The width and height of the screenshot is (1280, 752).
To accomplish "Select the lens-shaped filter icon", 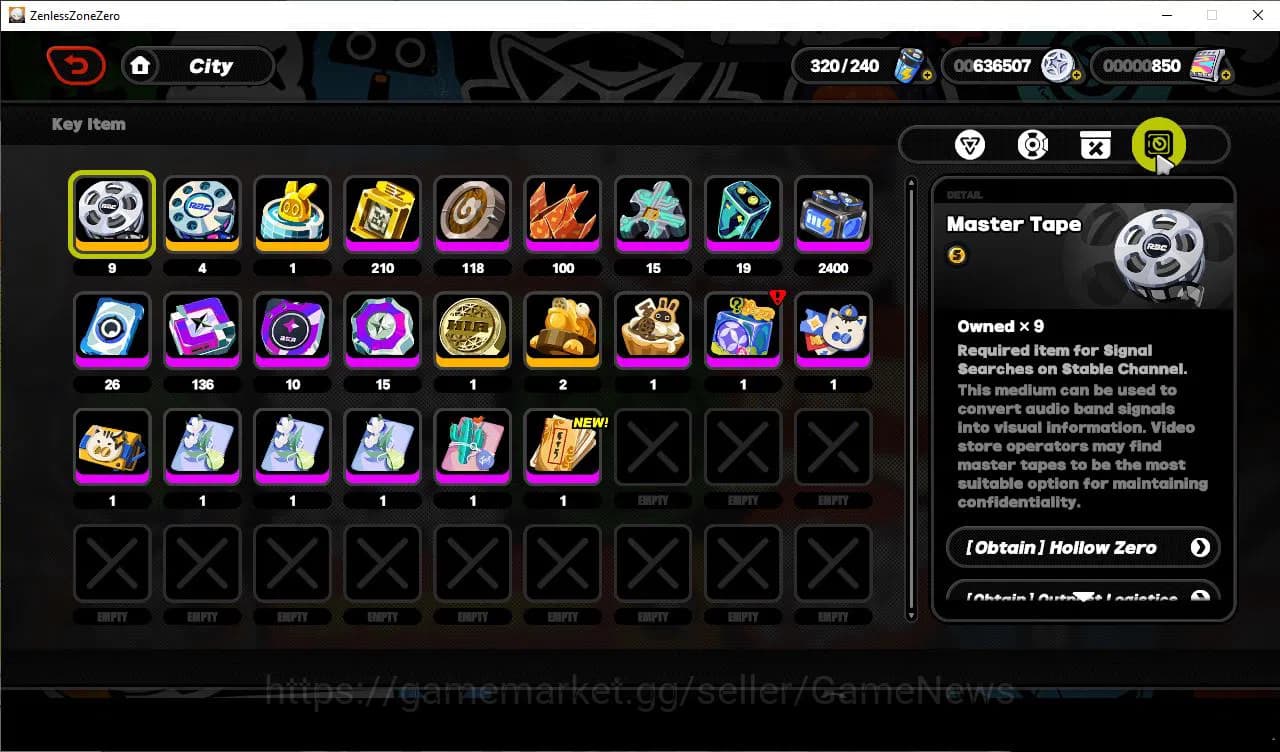I will [x=1033, y=144].
